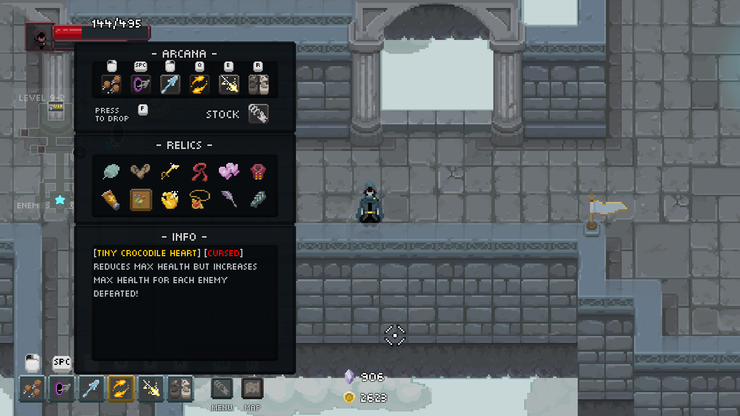This screenshot has width=740, height=416.
Task: Select the stocked arcana beside the Stock label
Action: pyautogui.click(x=258, y=114)
